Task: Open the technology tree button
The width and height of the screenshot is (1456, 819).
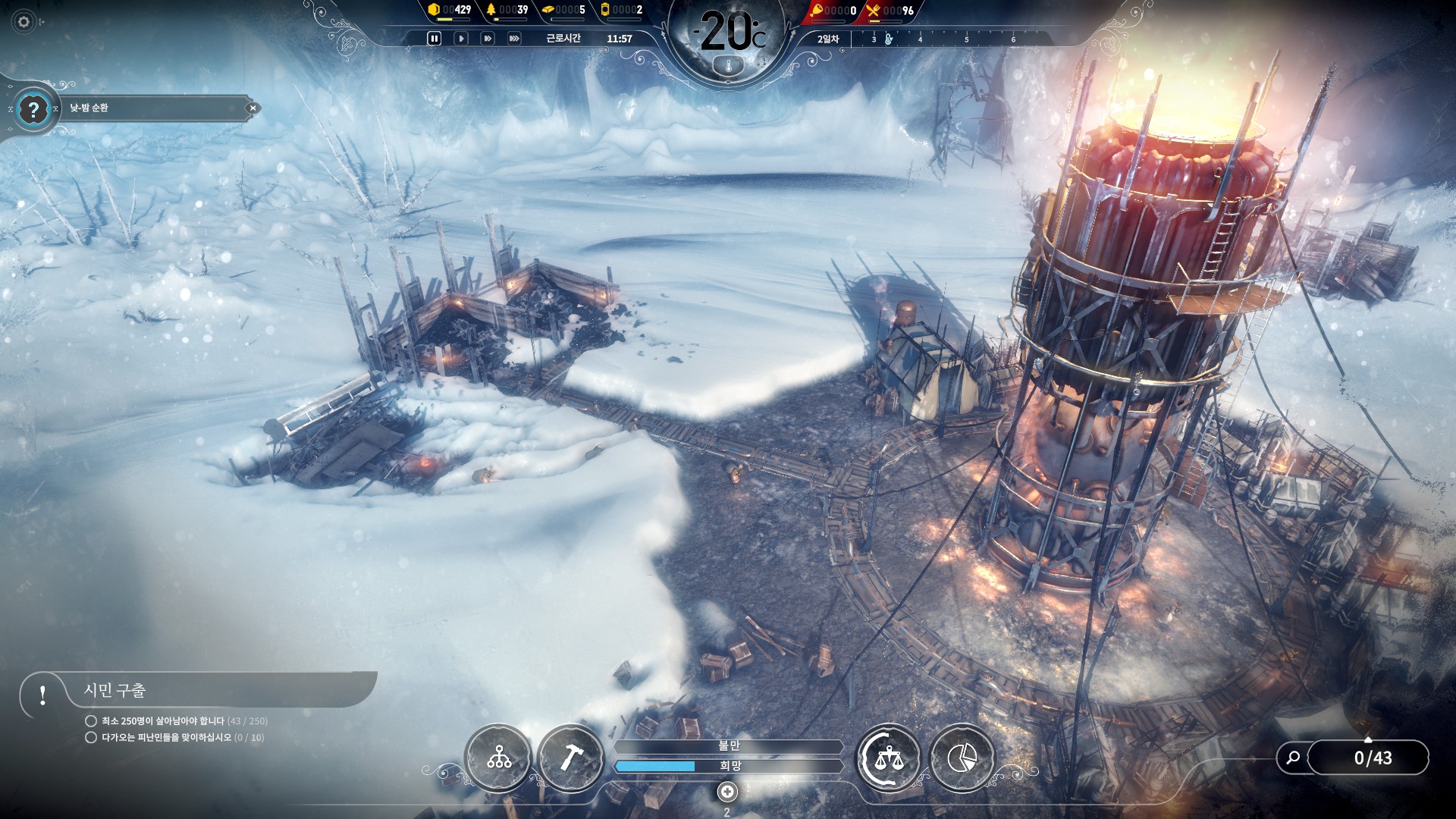Action: point(498,758)
